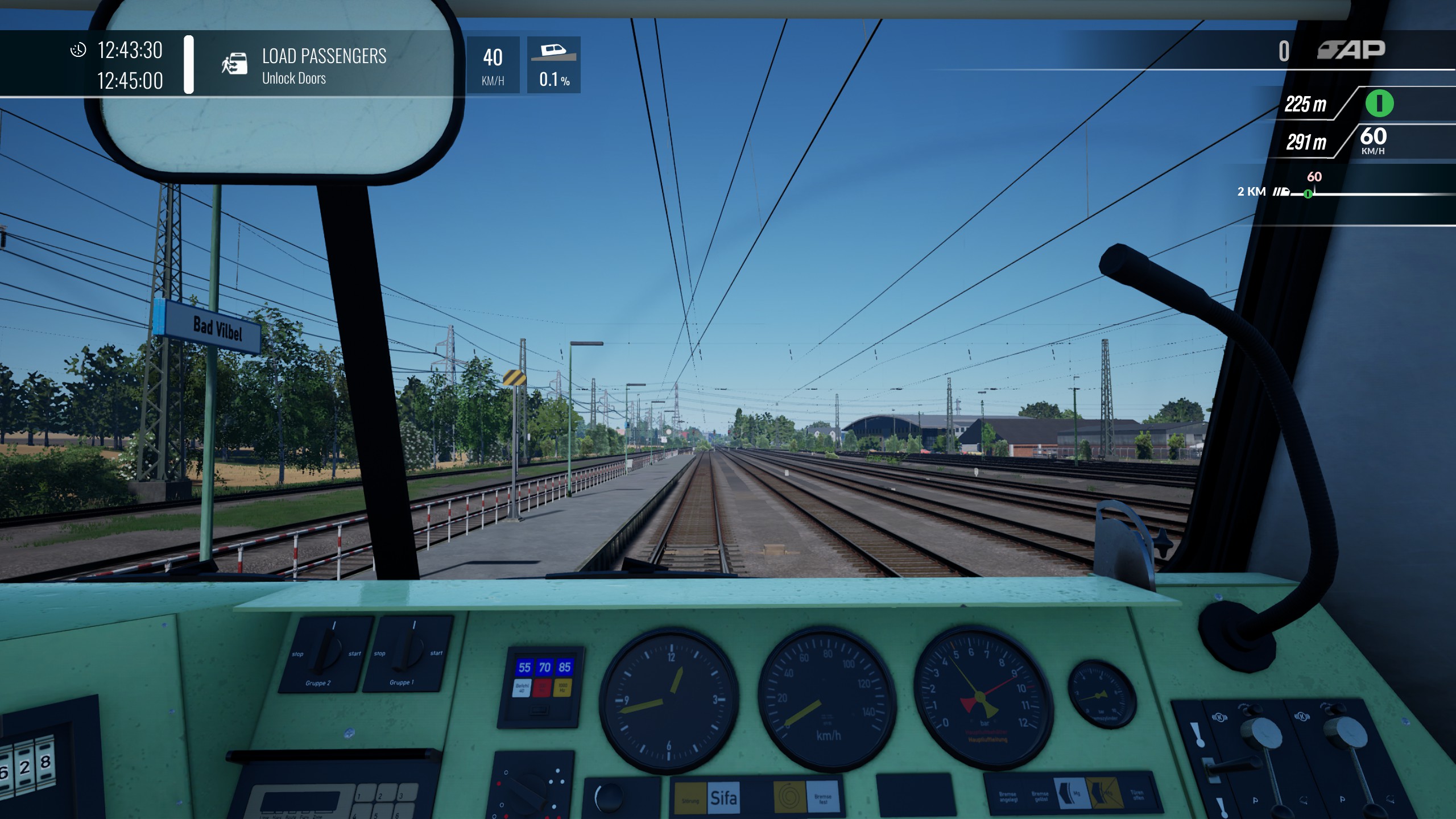This screenshot has height=819, width=1456.
Task: Click the track gradient train icon
Action: pos(553,52)
